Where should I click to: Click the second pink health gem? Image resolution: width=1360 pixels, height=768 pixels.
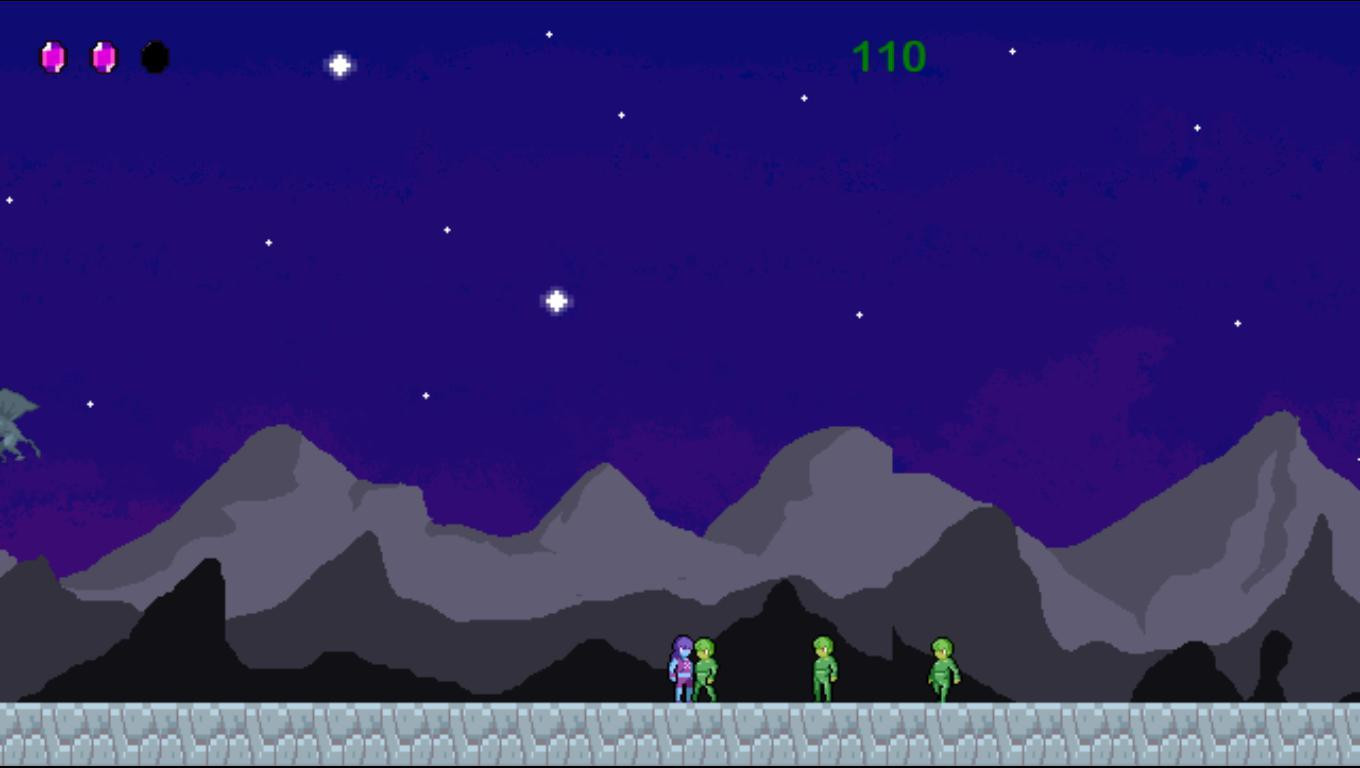pos(103,57)
